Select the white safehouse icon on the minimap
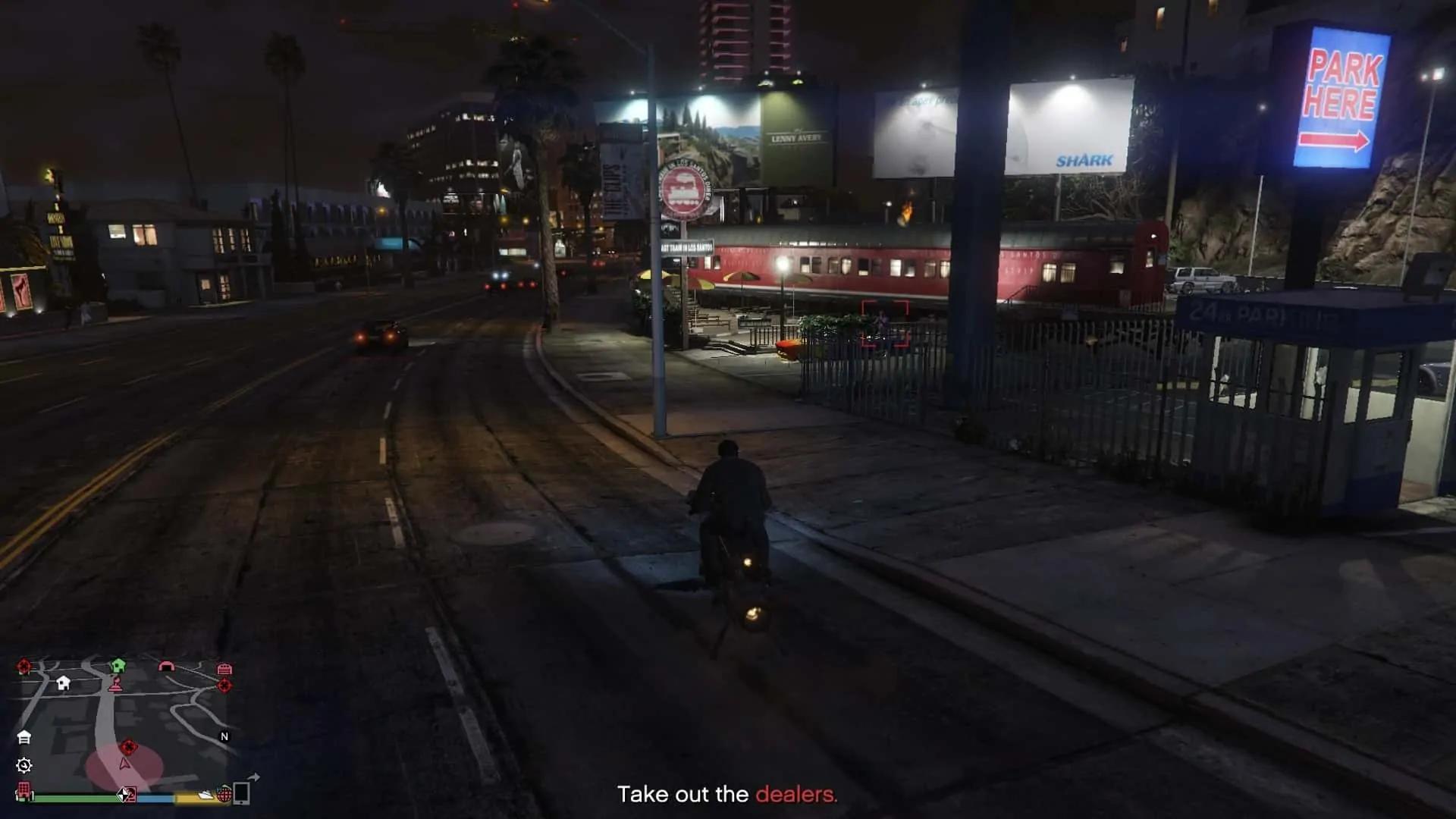This screenshot has height=819, width=1456. click(x=25, y=737)
